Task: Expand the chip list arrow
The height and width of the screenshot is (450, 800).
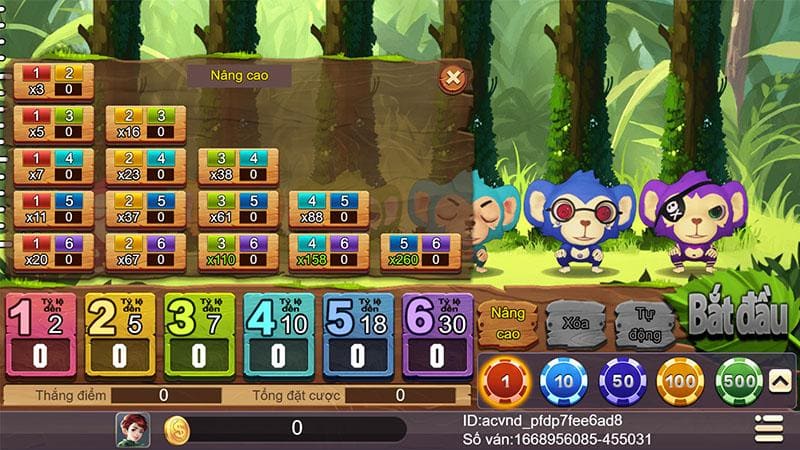Action: (x=779, y=380)
